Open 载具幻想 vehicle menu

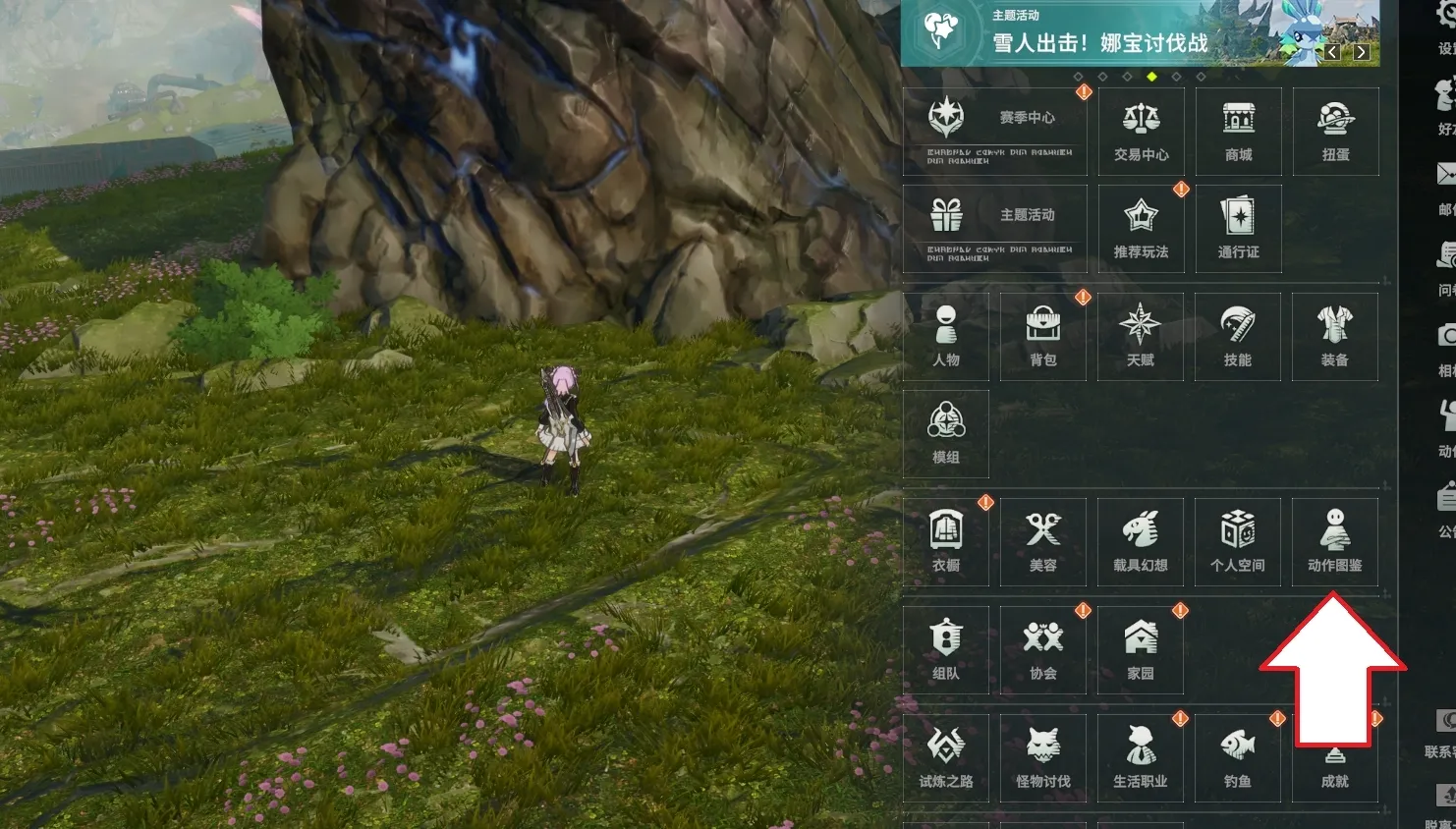tap(1140, 542)
